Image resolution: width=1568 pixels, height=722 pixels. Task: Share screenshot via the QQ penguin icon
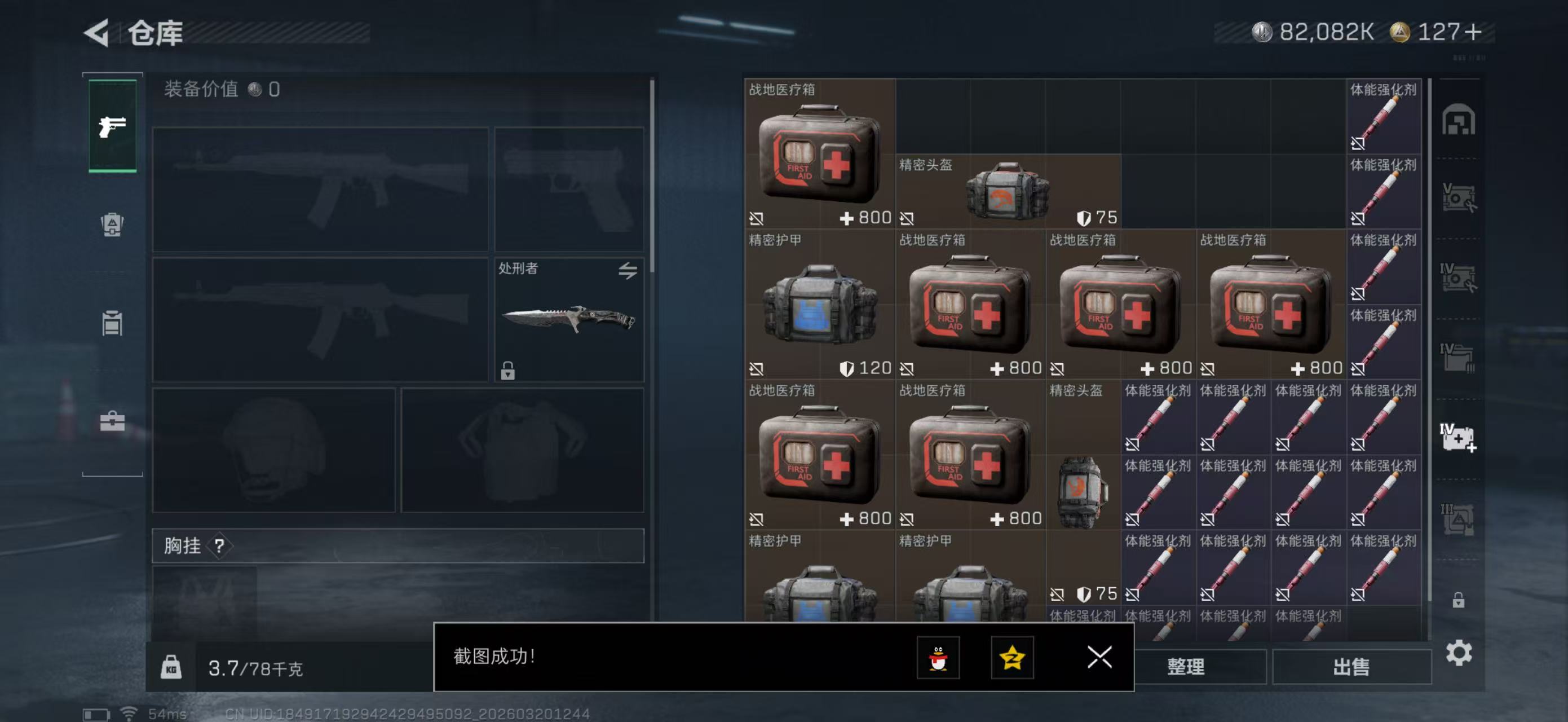(940, 659)
